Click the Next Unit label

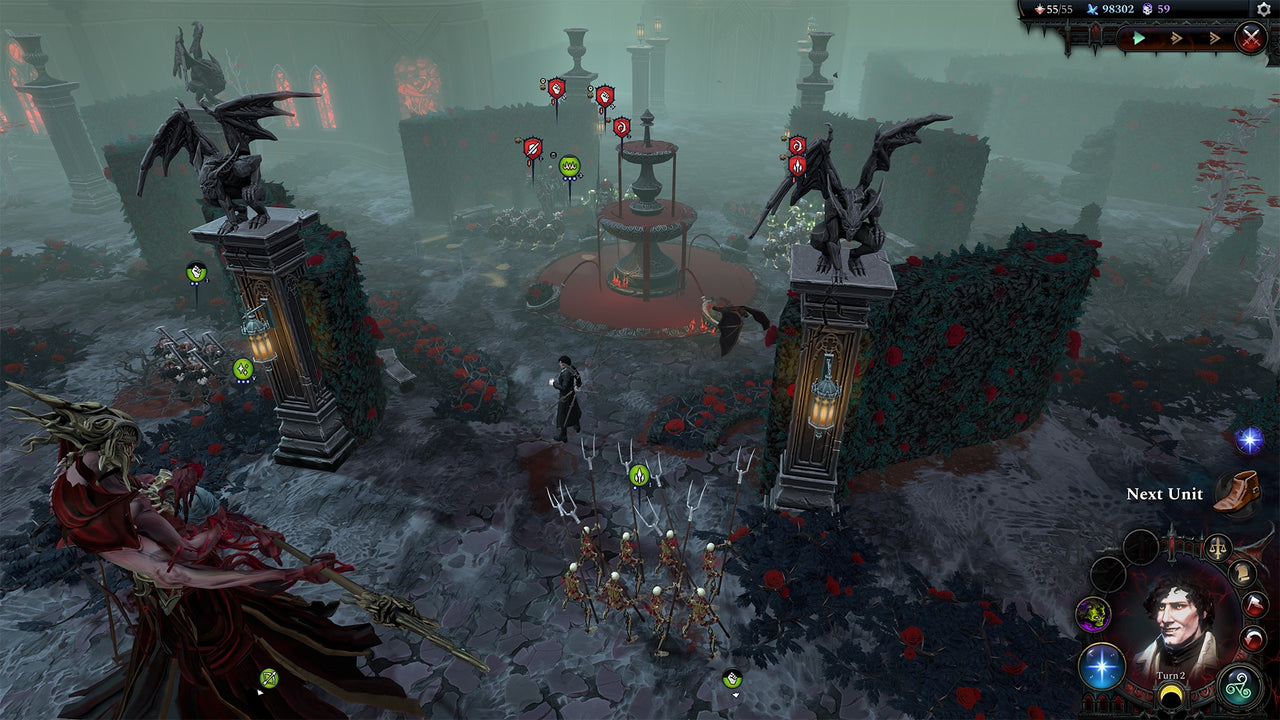(x=1163, y=494)
